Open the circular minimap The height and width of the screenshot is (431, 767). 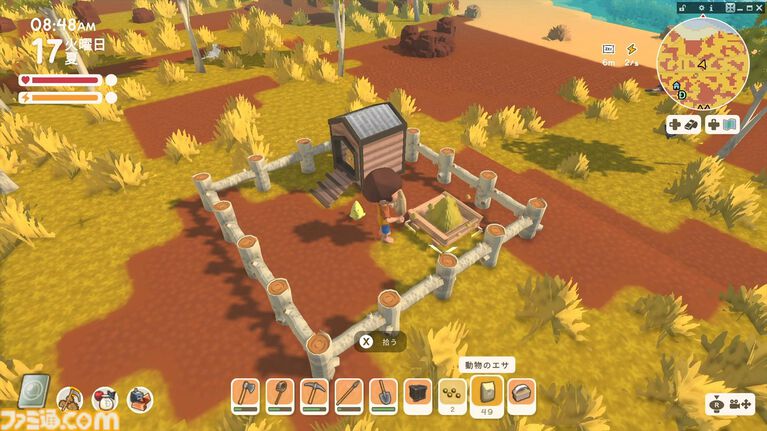pyautogui.click(x=702, y=62)
